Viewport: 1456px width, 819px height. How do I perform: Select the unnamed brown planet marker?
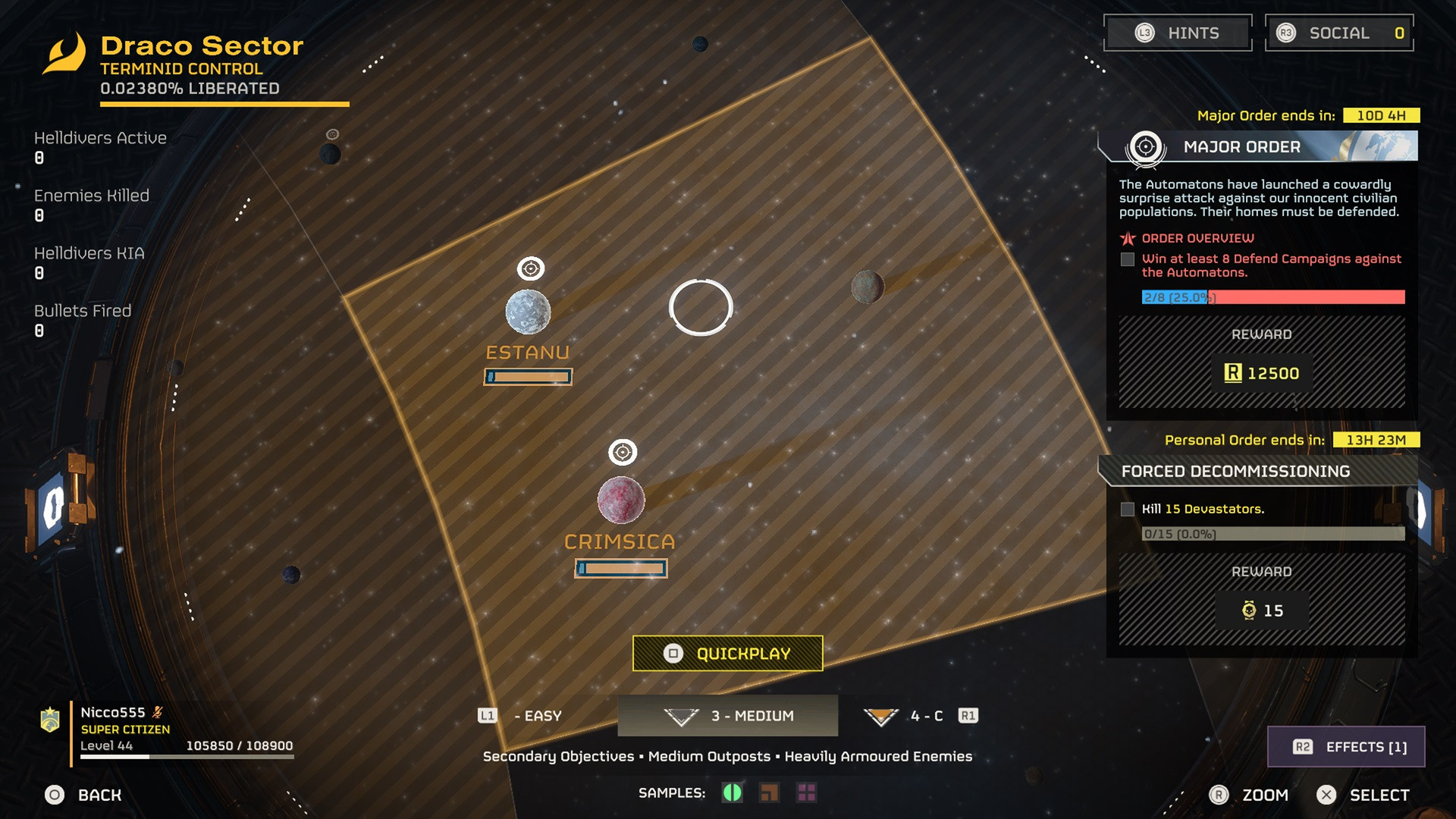(868, 287)
